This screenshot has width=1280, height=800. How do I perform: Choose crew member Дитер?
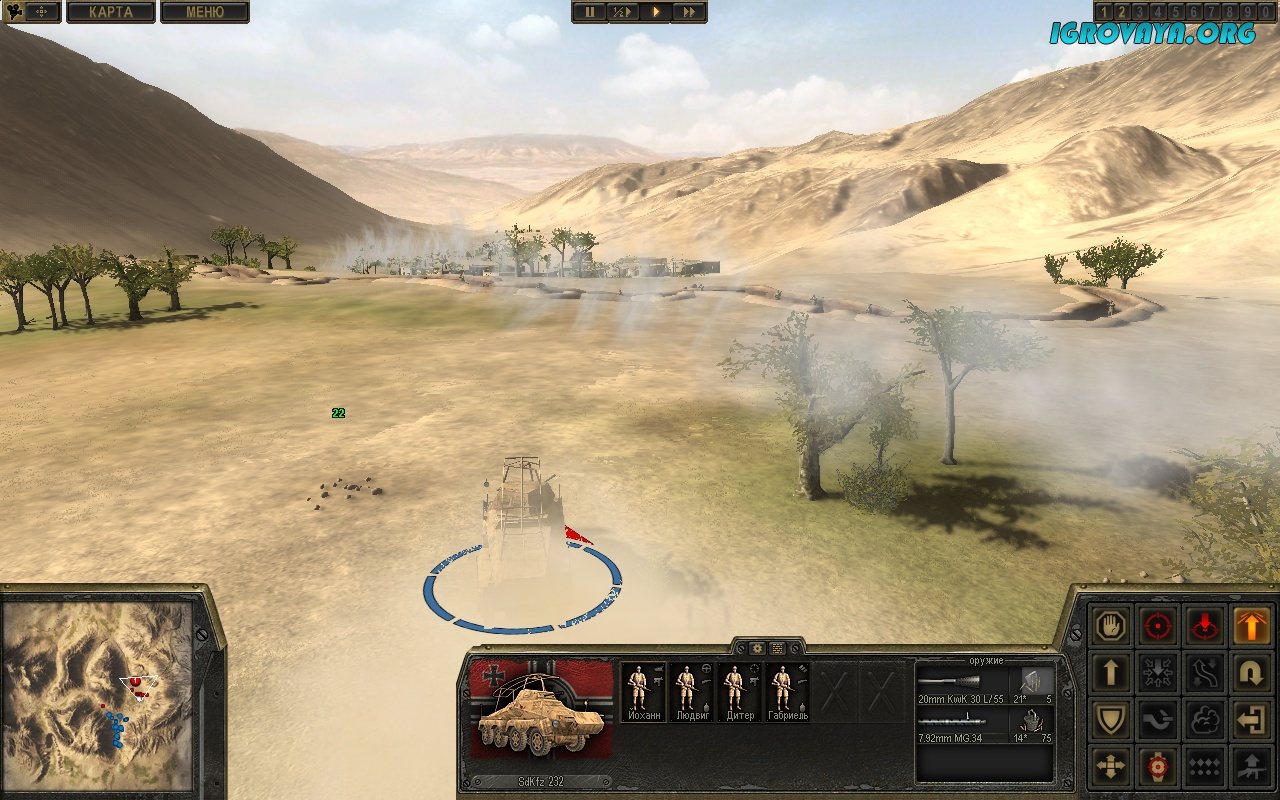point(740,692)
